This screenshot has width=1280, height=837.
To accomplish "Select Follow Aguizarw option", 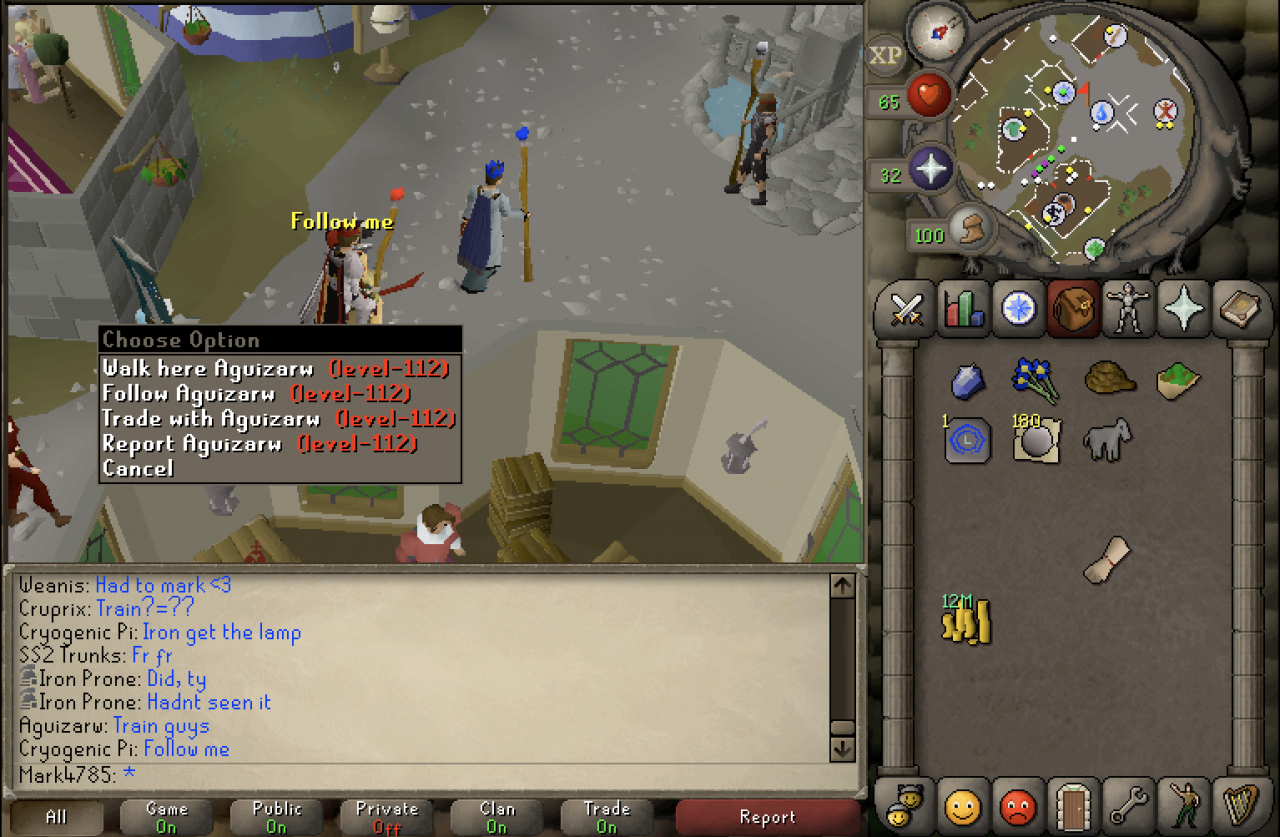I will point(188,393).
